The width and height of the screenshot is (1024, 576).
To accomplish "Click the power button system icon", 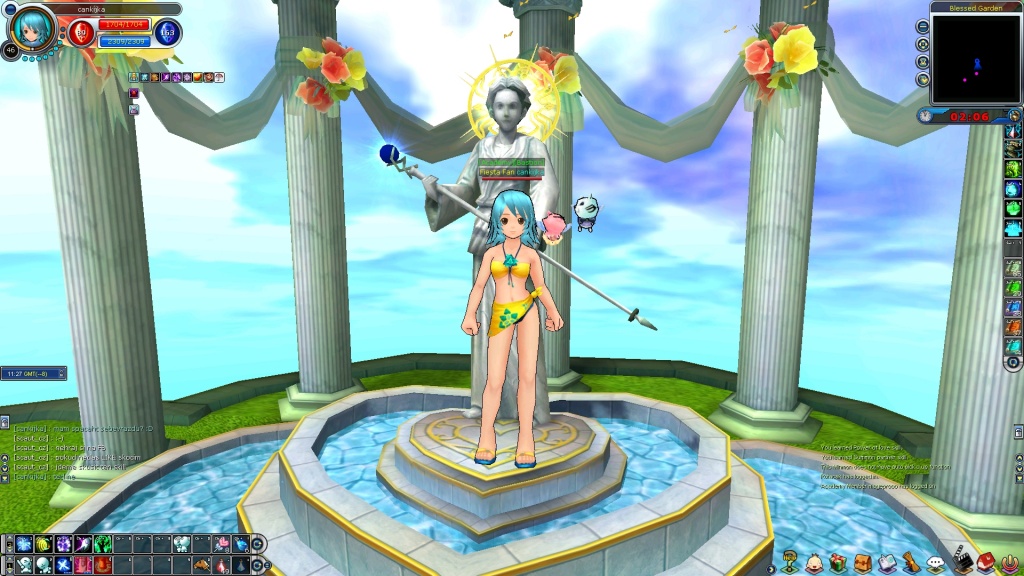I will click(x=1008, y=563).
